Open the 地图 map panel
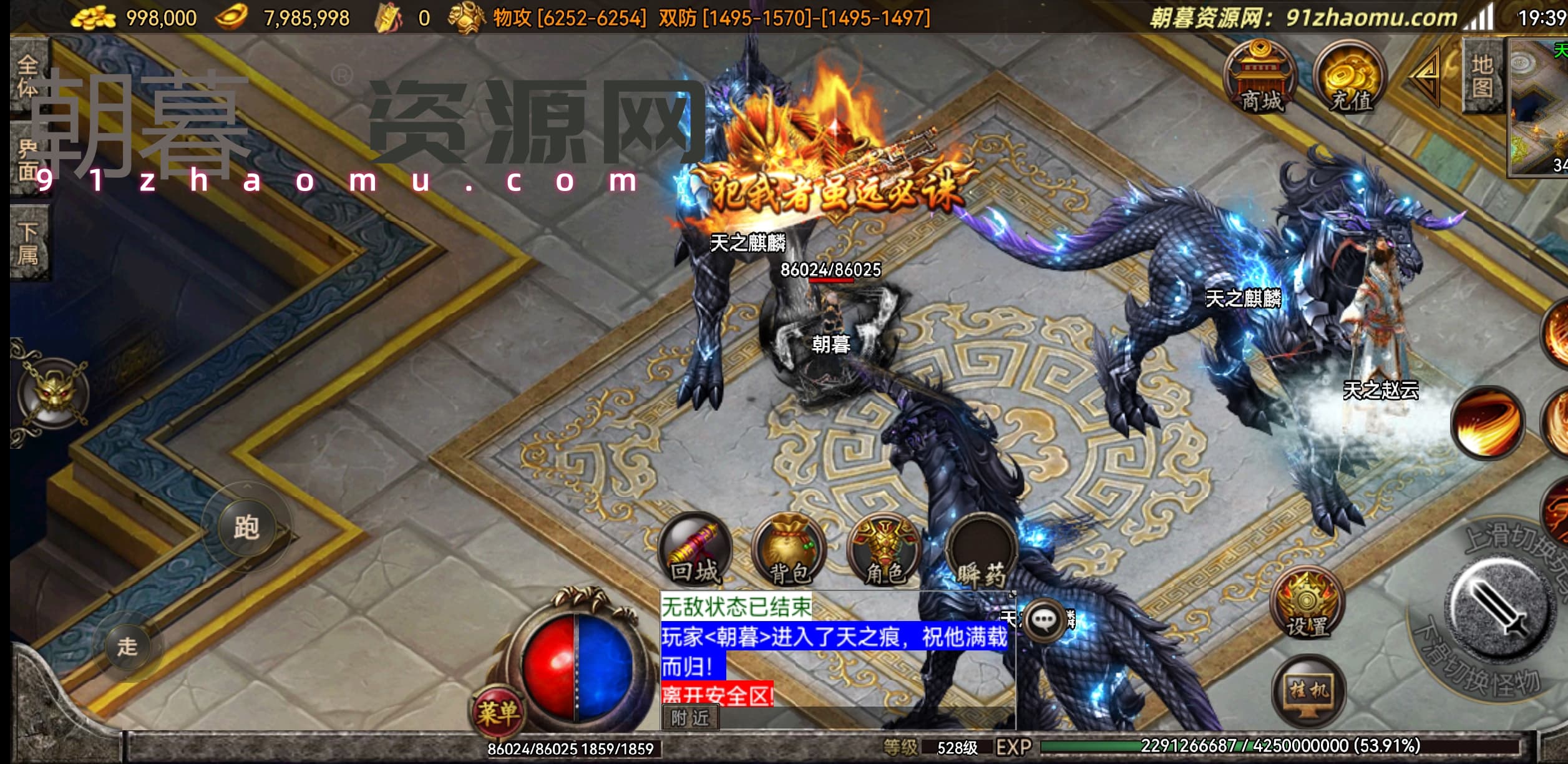 (x=1483, y=75)
